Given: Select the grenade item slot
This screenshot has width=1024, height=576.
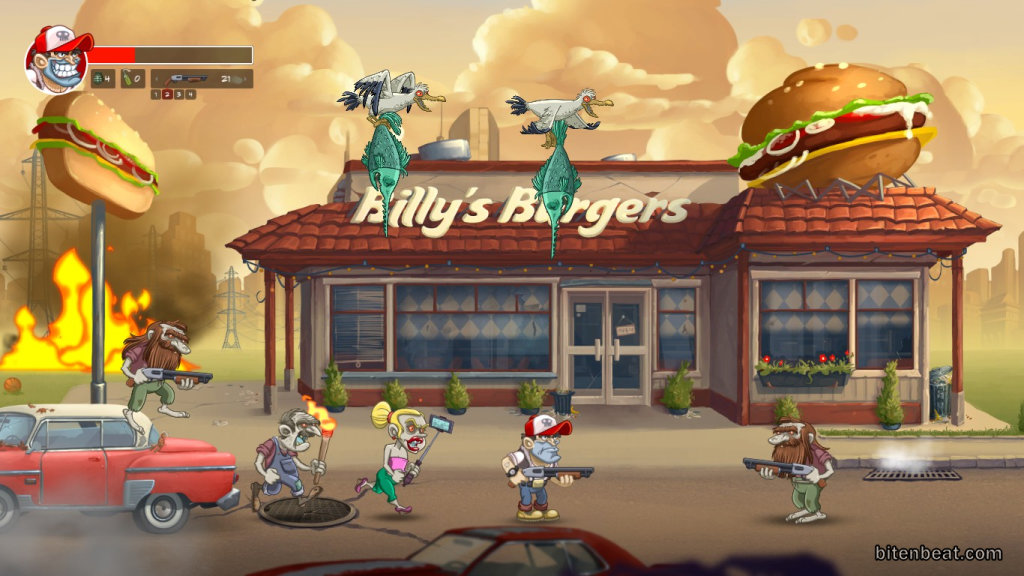Looking at the screenshot, I should pyautogui.click(x=101, y=78).
